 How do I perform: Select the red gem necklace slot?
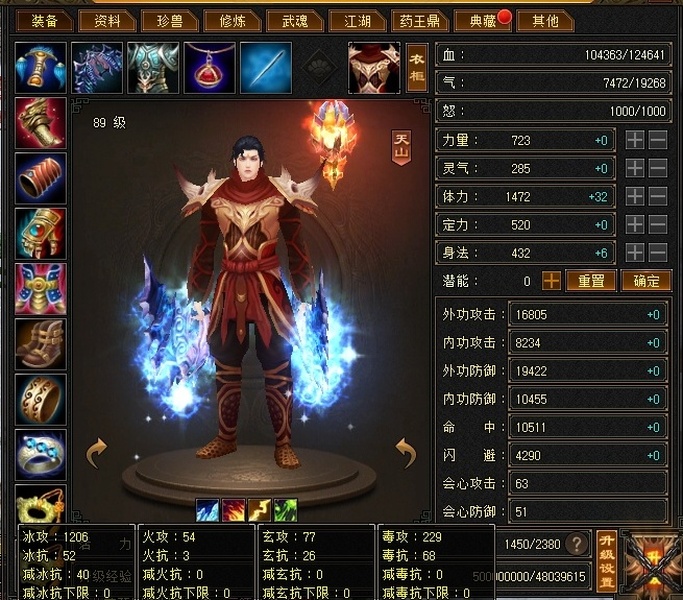[209, 68]
